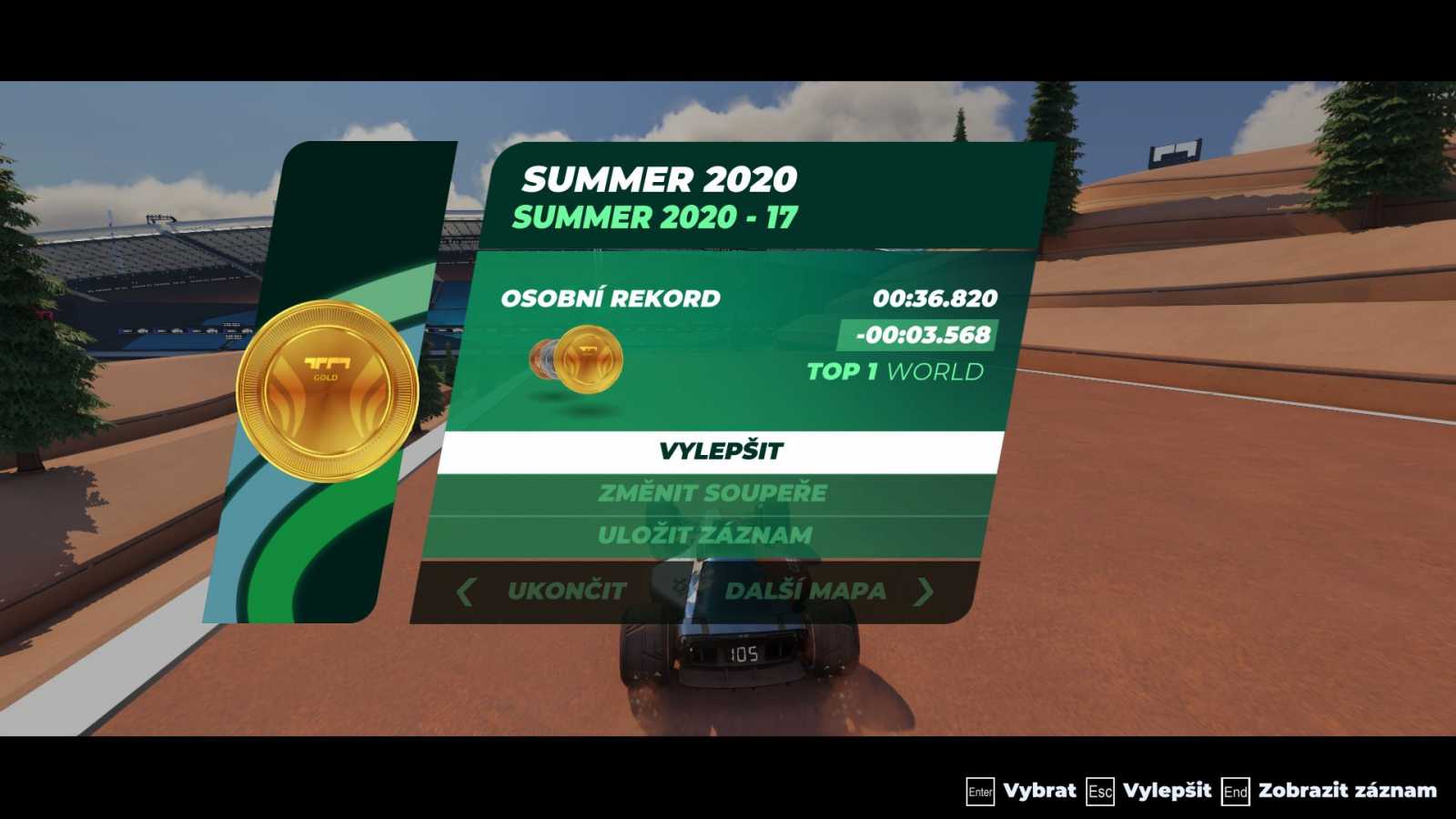Select the highlighted Vylepšit option
Image resolution: width=1456 pixels, height=819 pixels.
coord(723,450)
